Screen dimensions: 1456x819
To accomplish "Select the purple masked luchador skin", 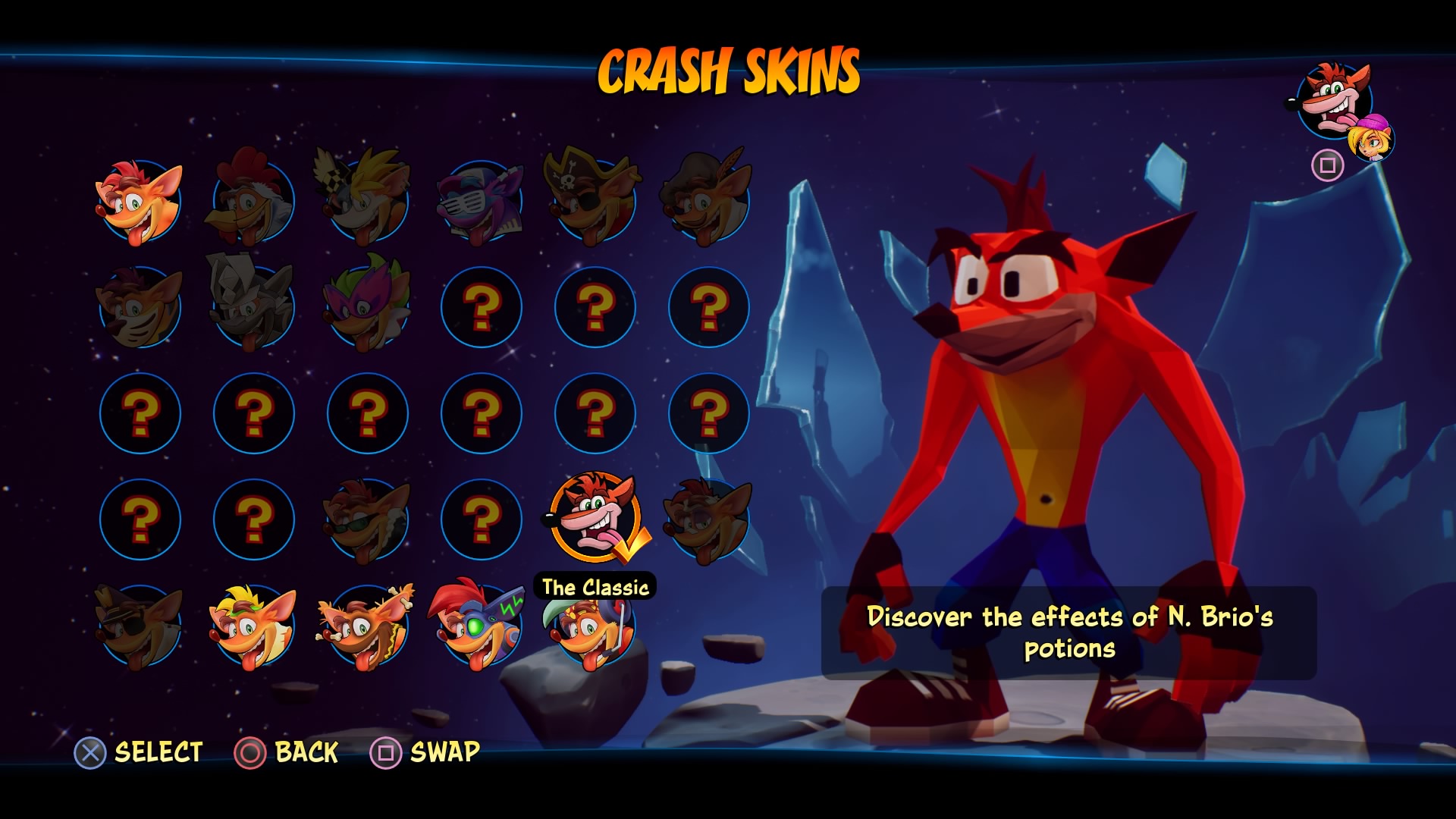I will (367, 308).
